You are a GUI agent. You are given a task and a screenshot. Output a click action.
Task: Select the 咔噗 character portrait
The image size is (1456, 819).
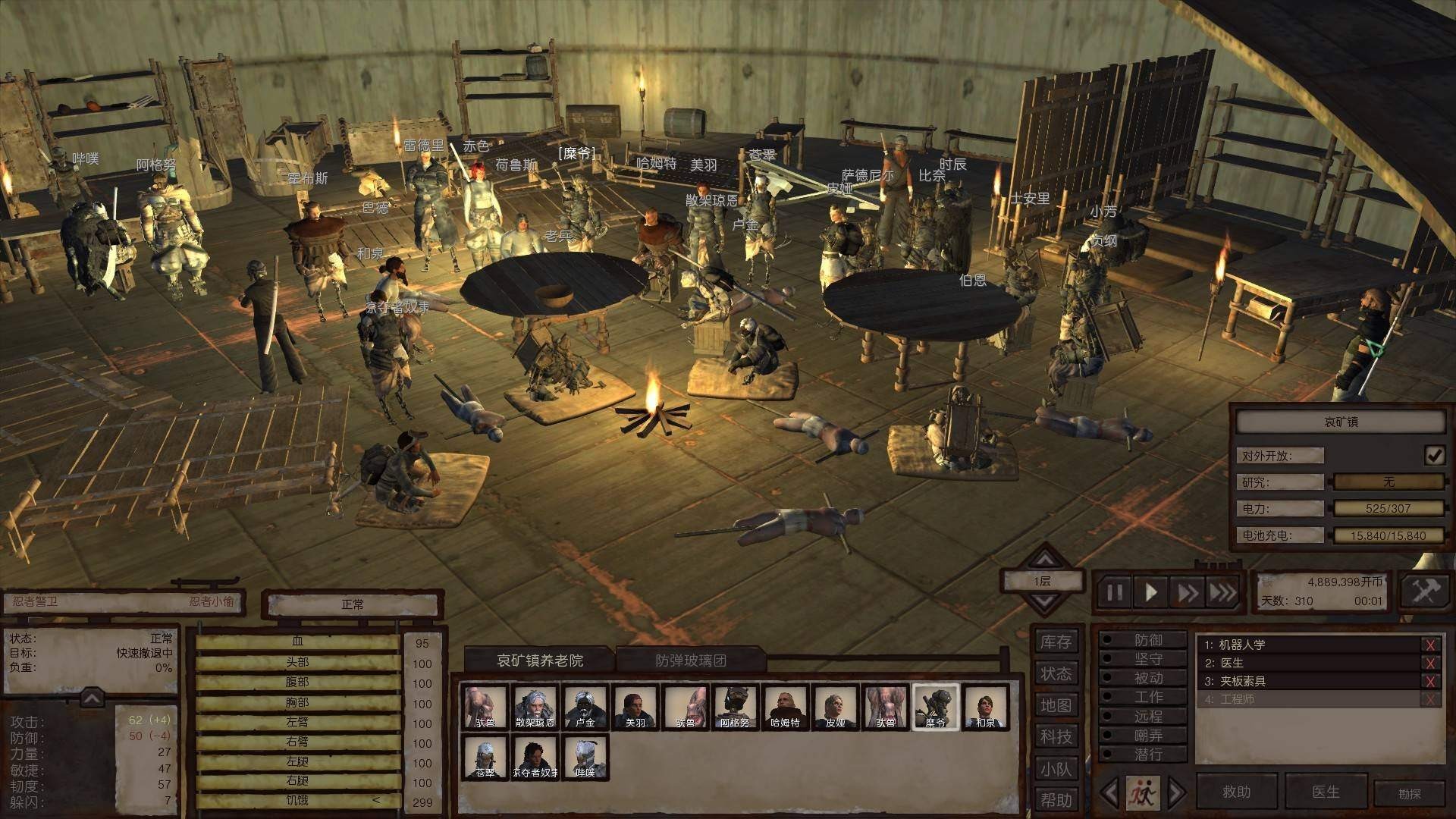coord(585,758)
